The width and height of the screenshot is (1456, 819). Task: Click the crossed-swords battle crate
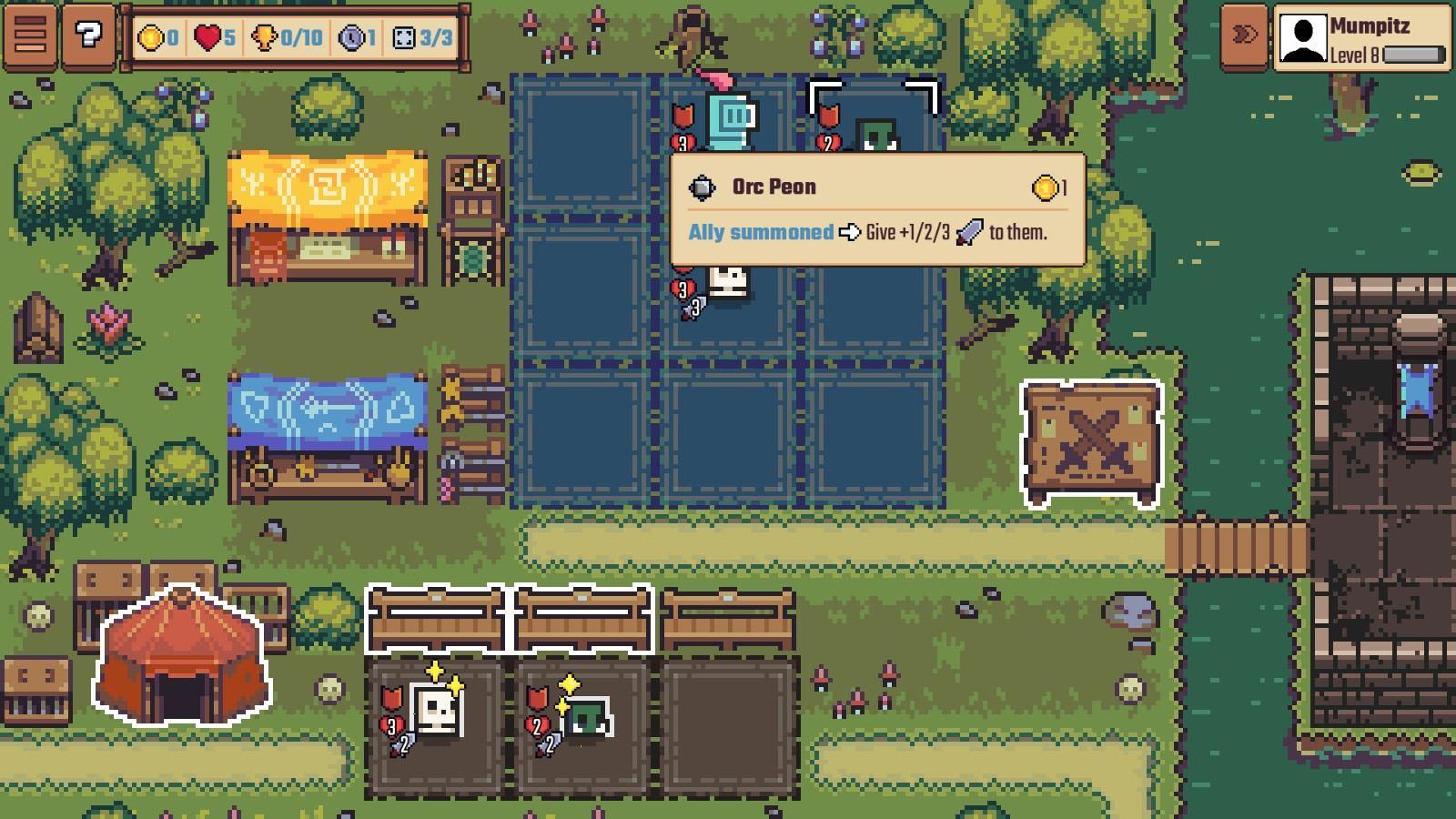point(1092,437)
